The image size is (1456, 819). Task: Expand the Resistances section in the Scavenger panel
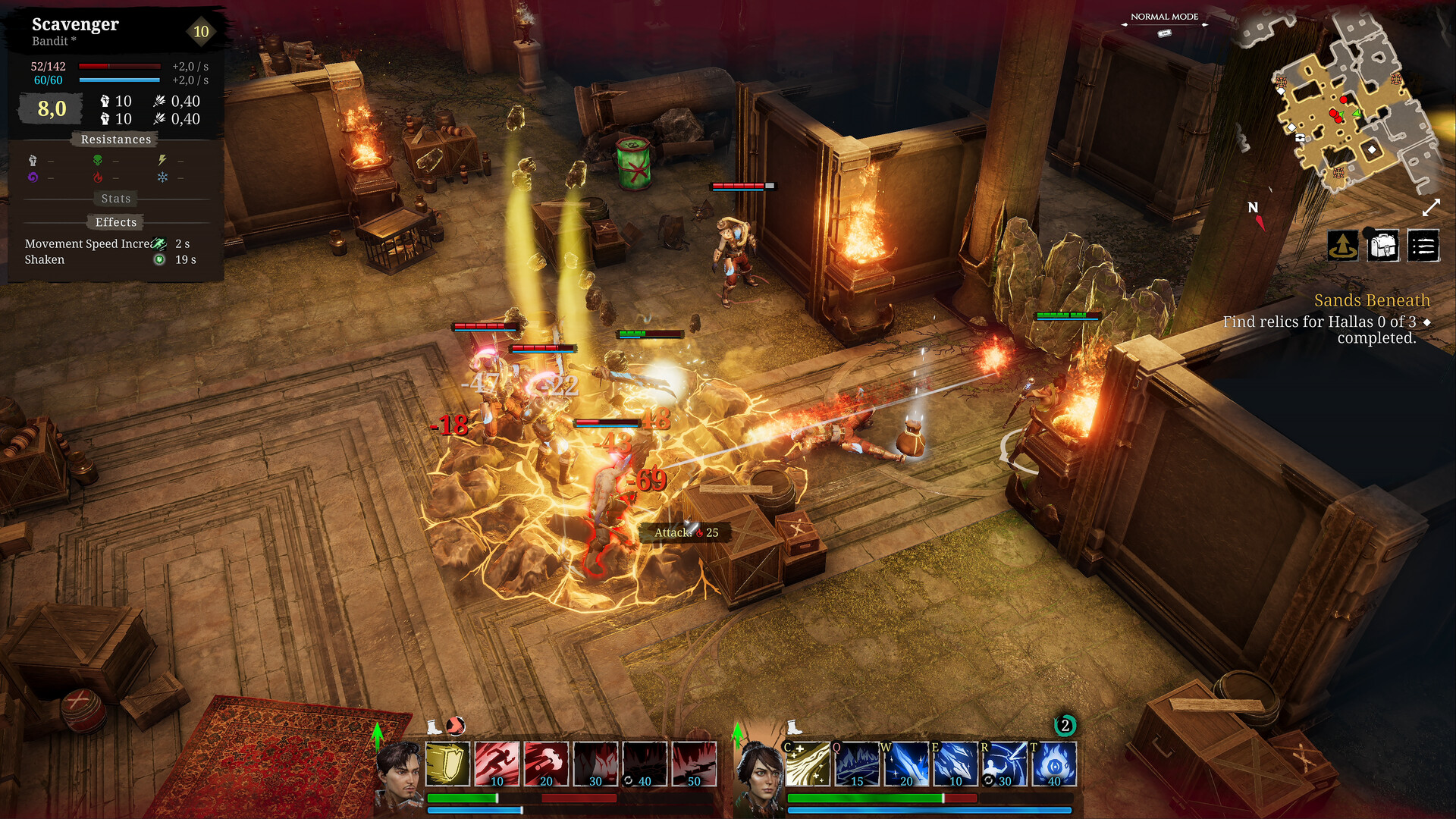[115, 139]
